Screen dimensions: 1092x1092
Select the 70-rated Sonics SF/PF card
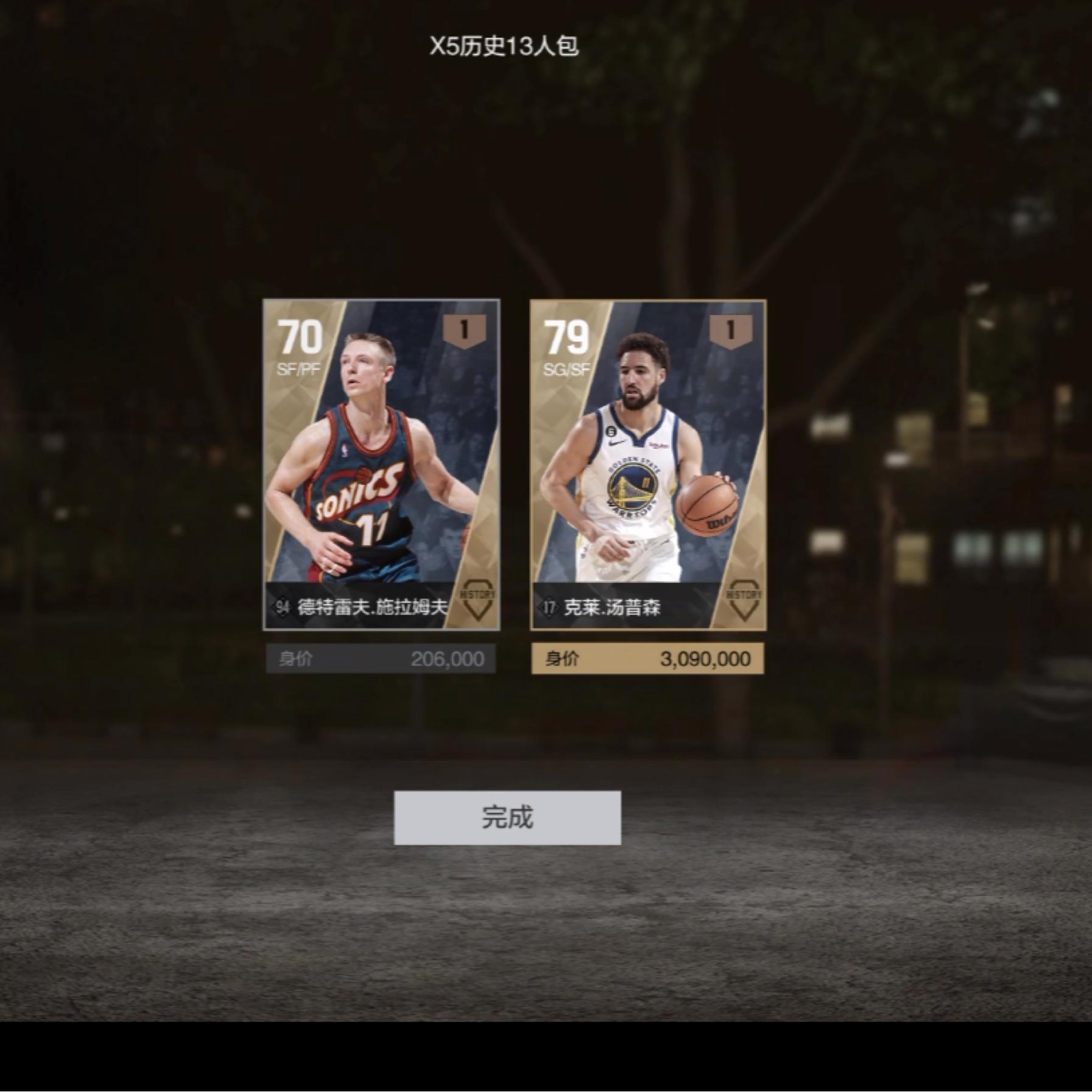click(x=381, y=464)
